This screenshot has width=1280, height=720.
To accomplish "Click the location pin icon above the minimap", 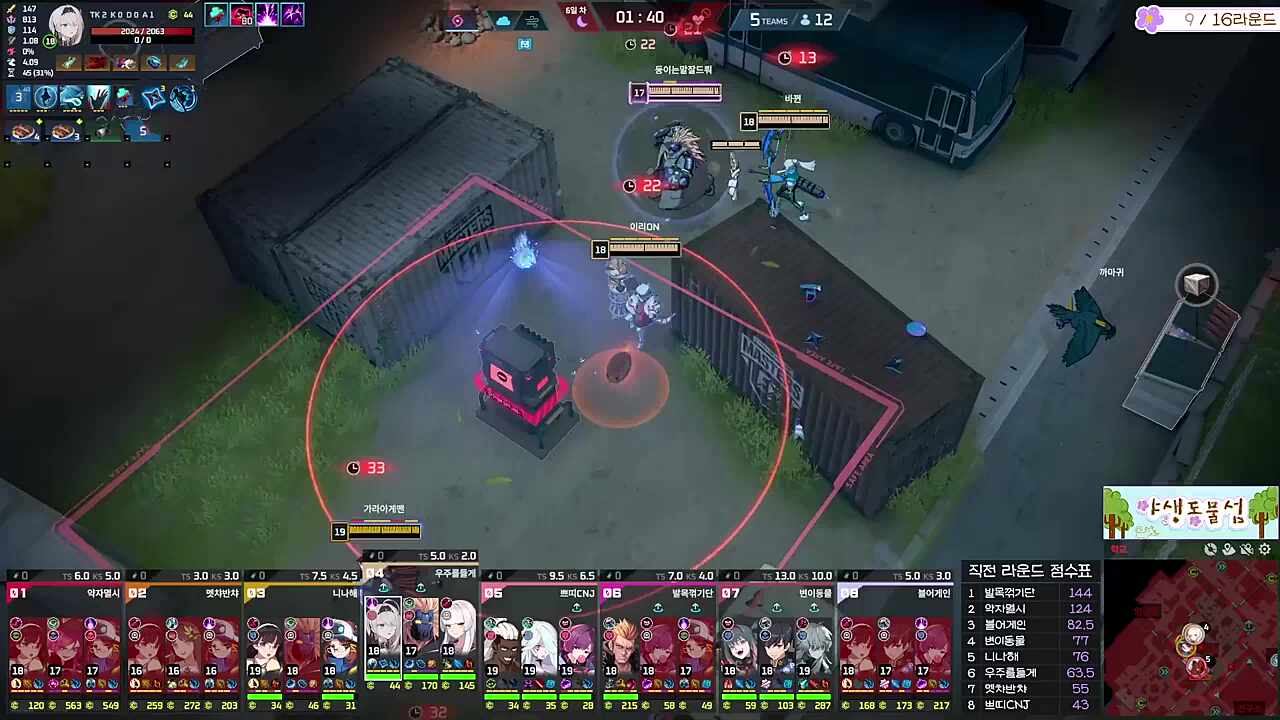I will pos(1229,549).
